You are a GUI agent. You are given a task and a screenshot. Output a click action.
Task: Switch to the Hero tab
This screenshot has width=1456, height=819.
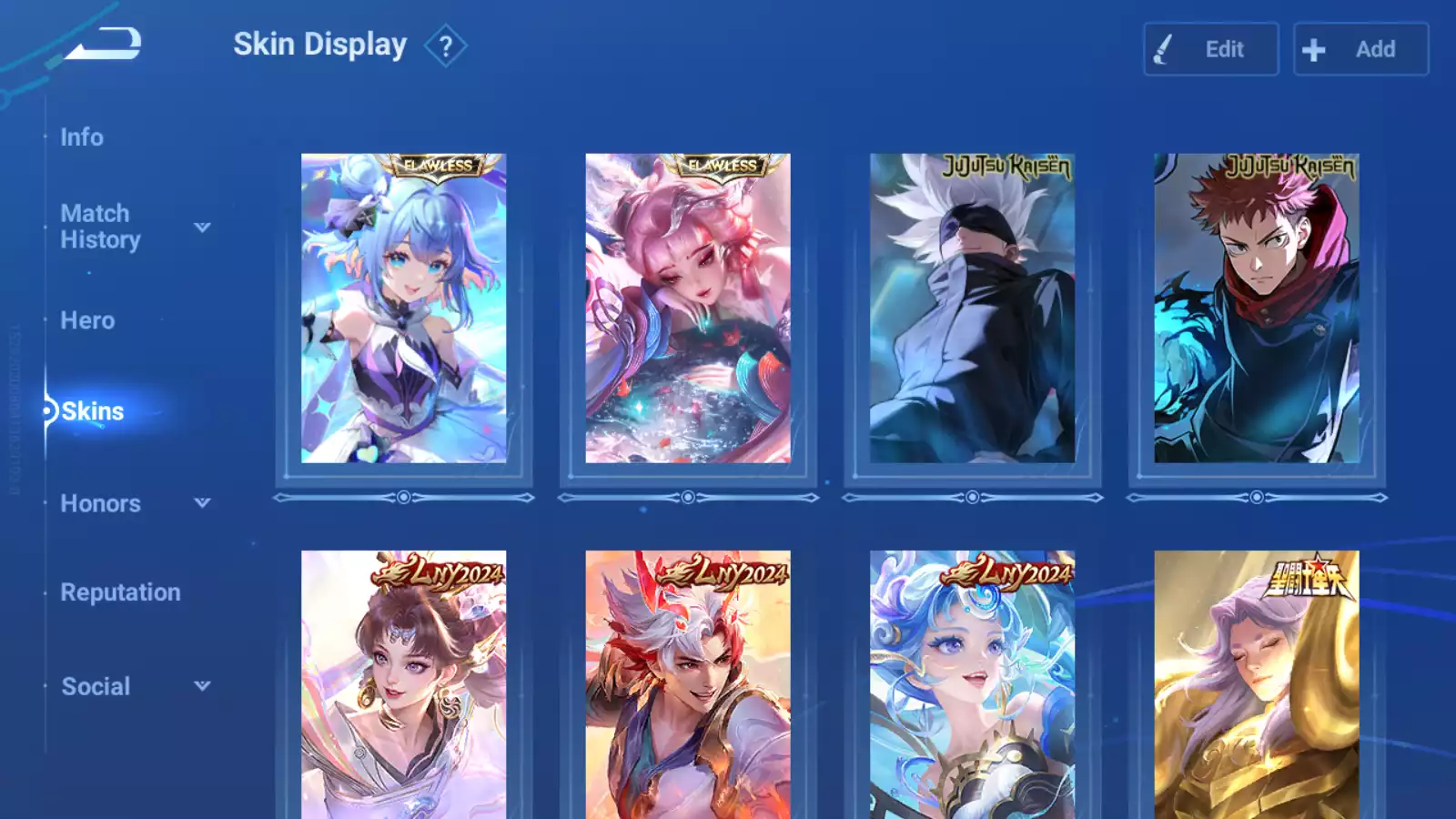pyautogui.click(x=87, y=320)
